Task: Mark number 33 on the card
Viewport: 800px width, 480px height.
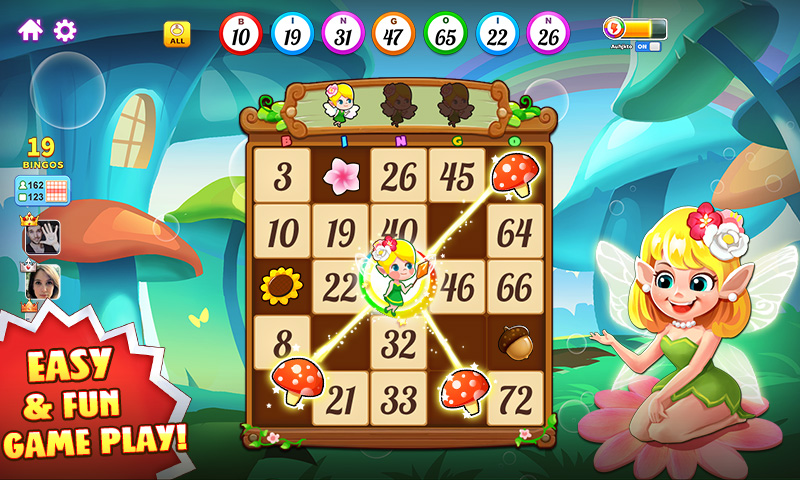Action: tap(399, 399)
